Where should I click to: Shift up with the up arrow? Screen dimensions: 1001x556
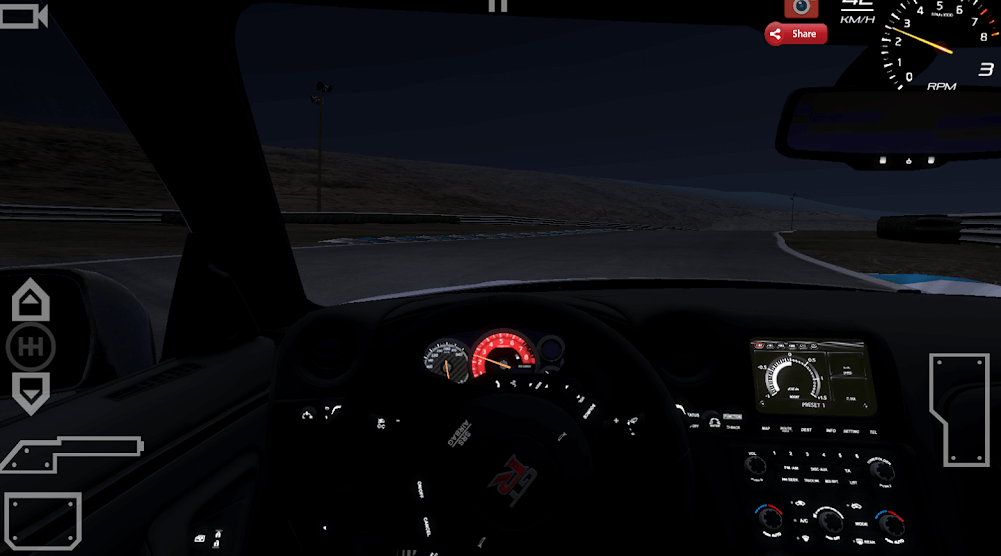(x=30, y=301)
